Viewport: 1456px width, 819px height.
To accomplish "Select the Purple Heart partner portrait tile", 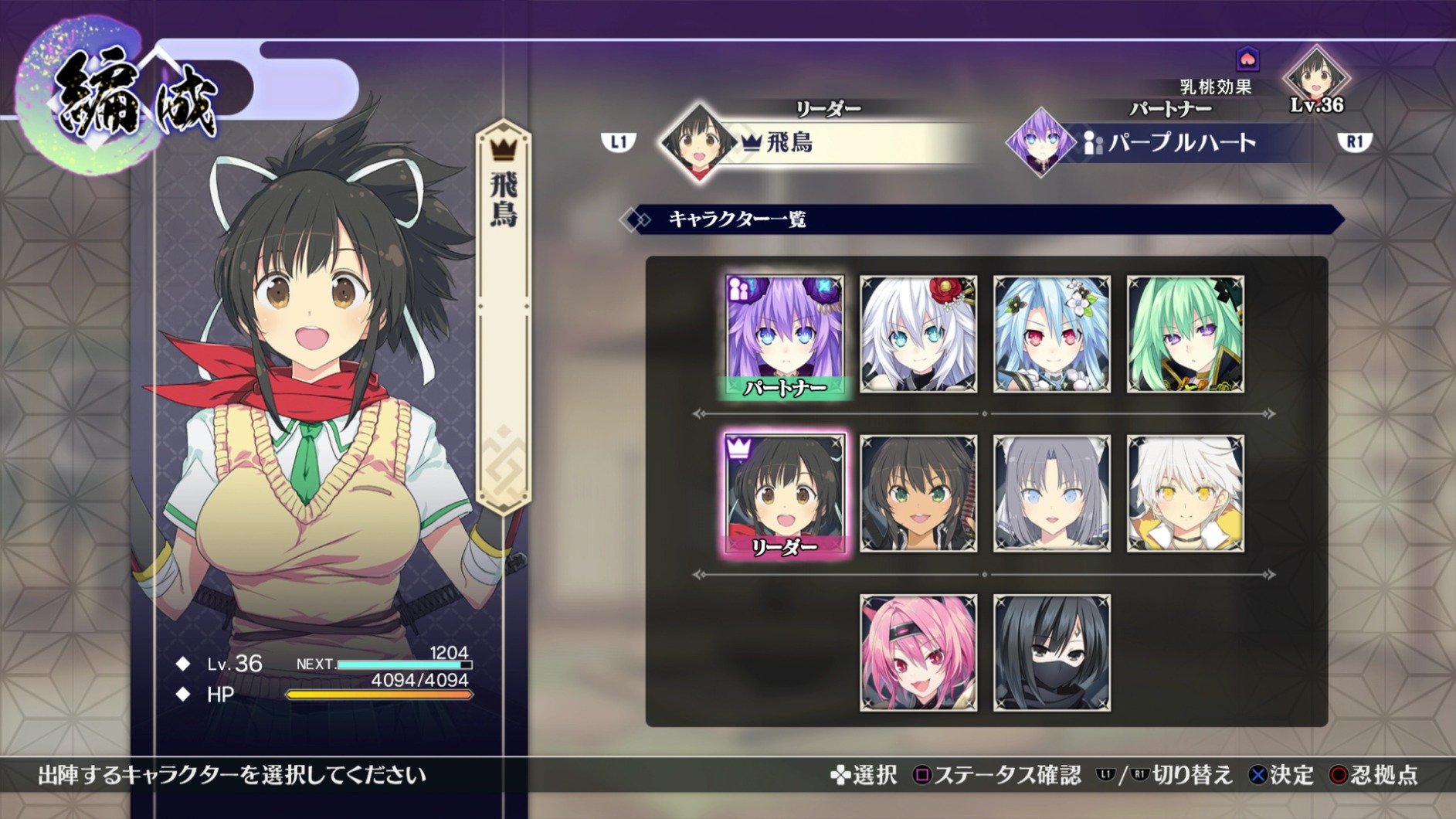I will [x=785, y=335].
